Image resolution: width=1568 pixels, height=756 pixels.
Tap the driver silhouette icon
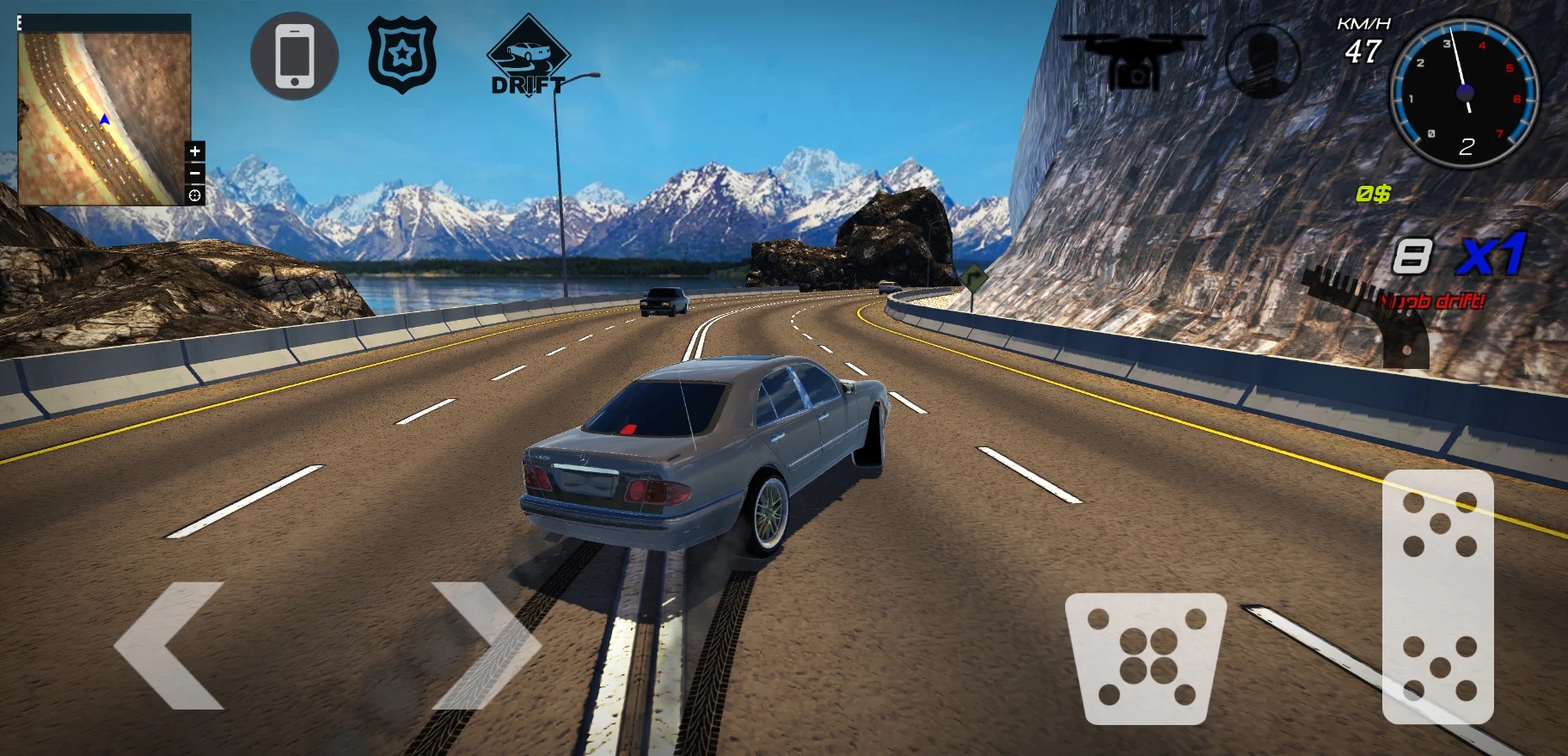(1262, 60)
